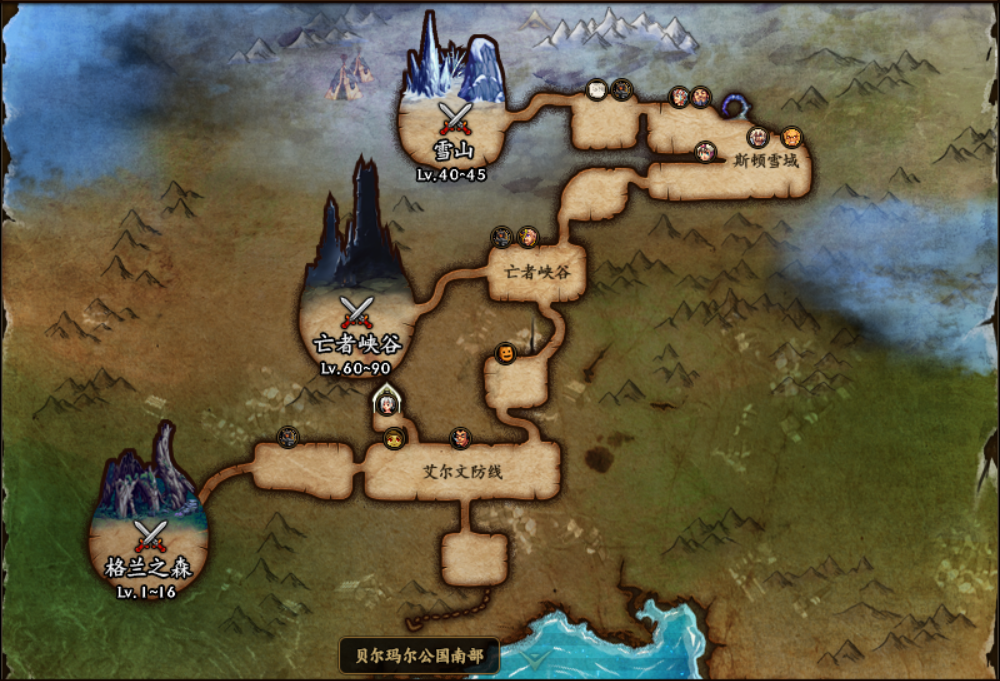The height and width of the screenshot is (681, 1000).
Task: Click the 亡者峡谷 town area label
Action: tap(538, 269)
